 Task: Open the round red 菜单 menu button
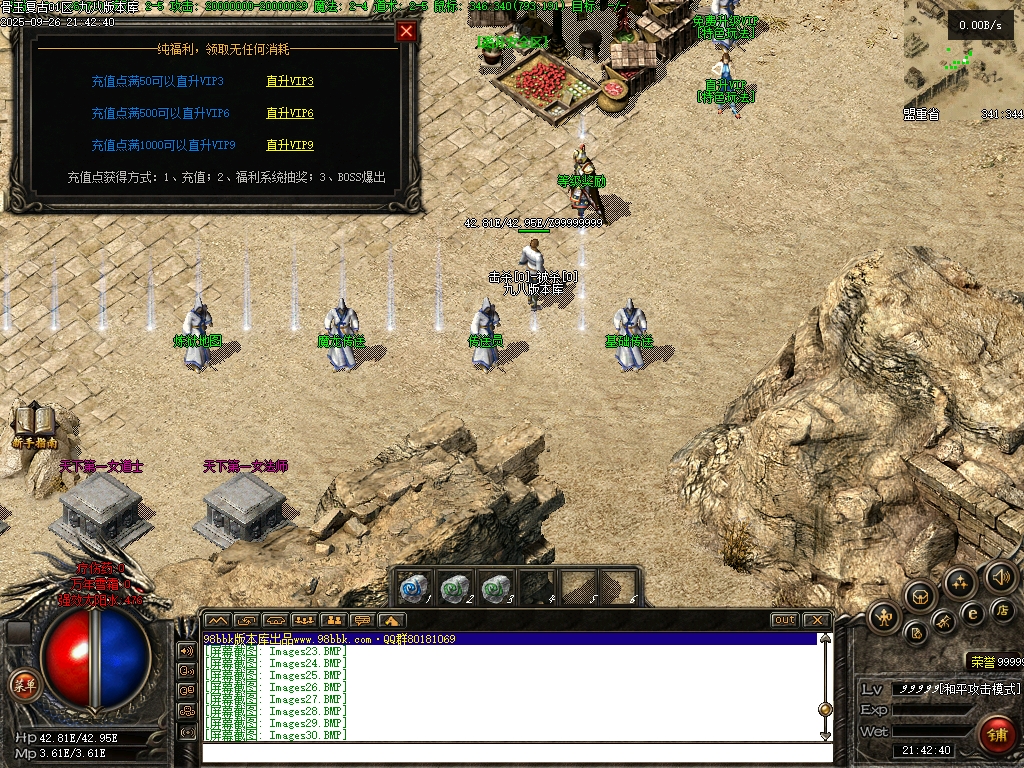point(23,685)
